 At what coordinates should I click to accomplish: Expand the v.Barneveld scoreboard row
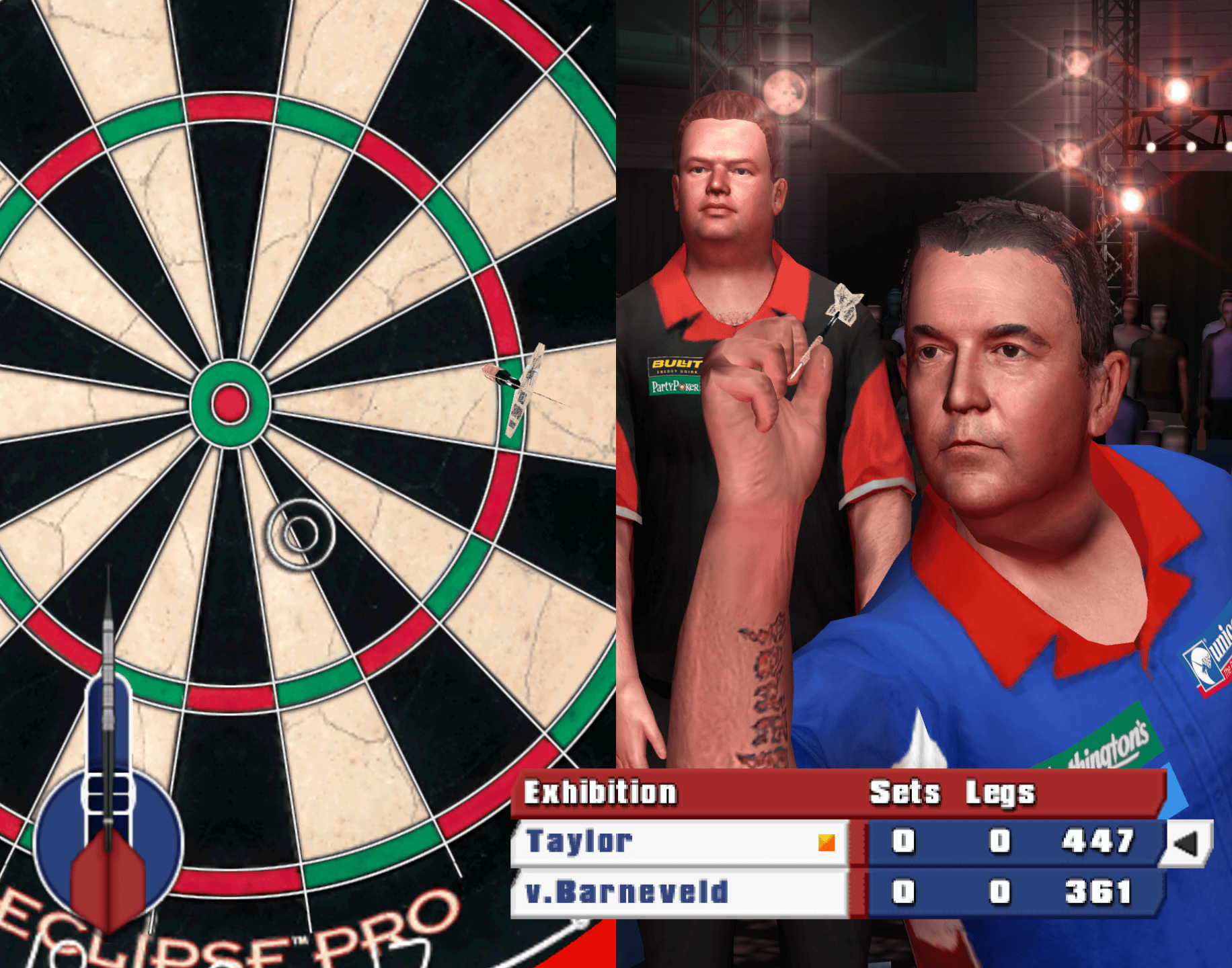tap(672, 892)
